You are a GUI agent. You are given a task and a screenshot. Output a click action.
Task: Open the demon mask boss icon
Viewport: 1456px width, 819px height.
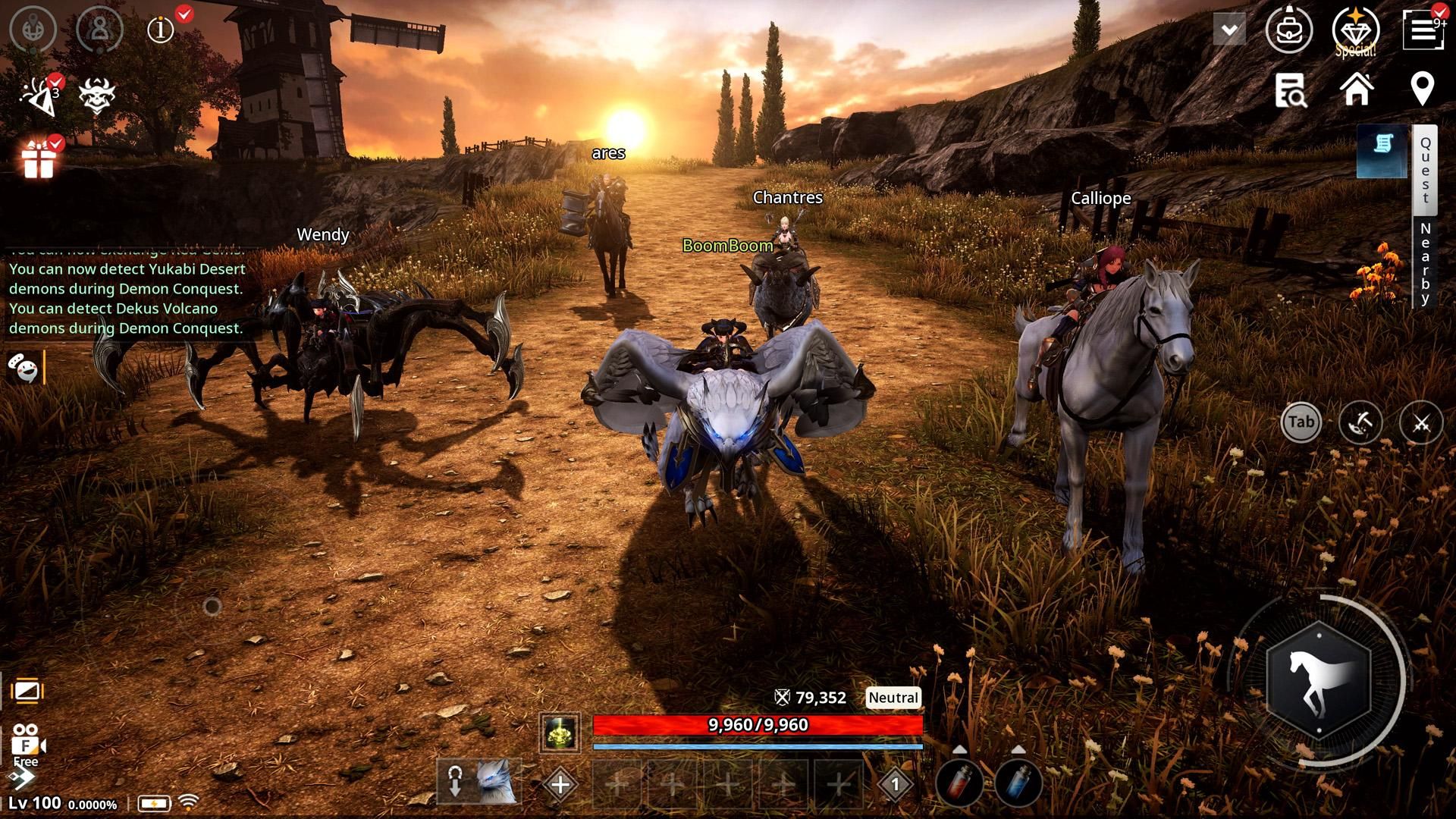[97, 97]
